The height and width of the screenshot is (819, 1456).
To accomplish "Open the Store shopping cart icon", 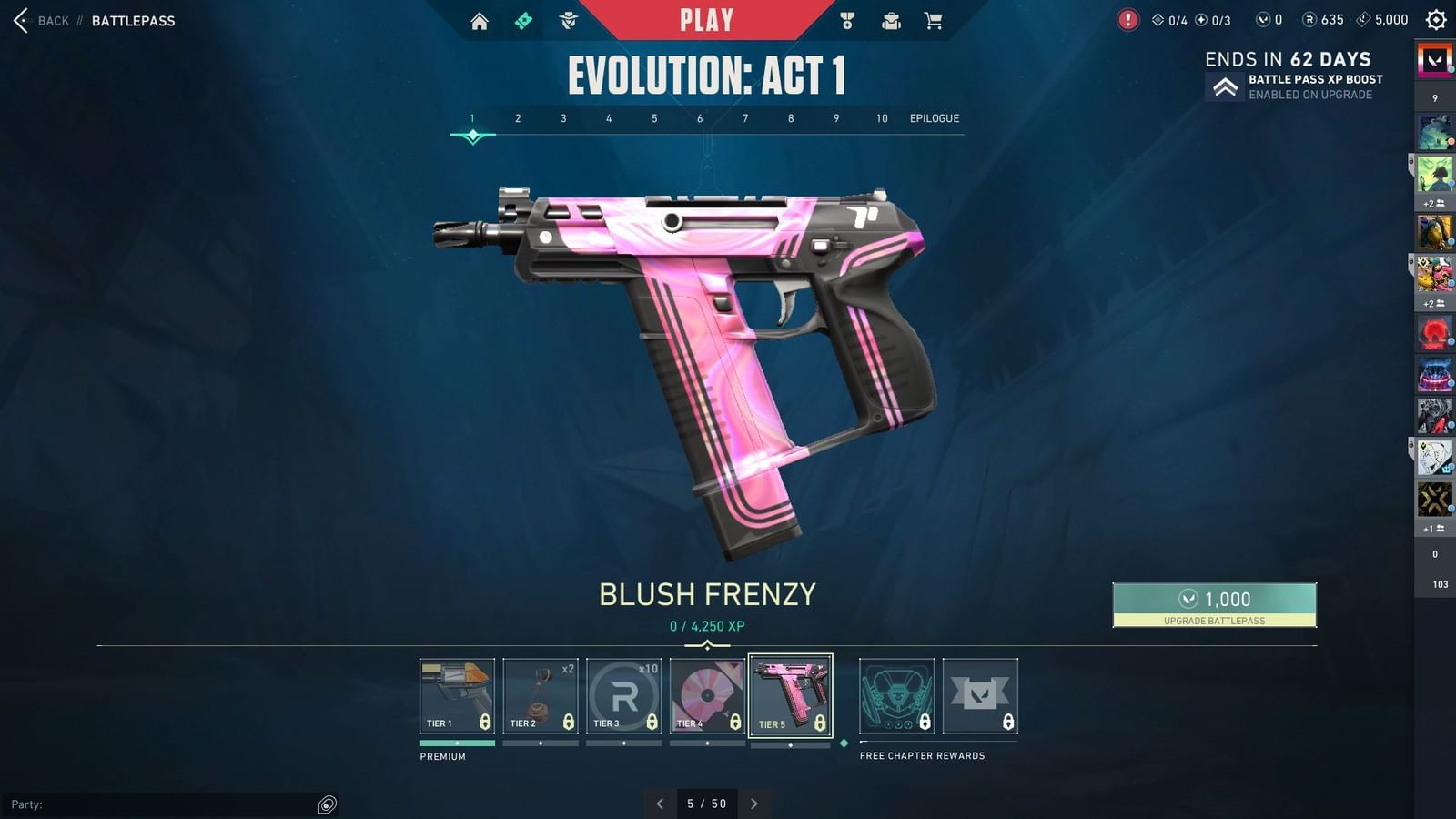I will [x=934, y=19].
